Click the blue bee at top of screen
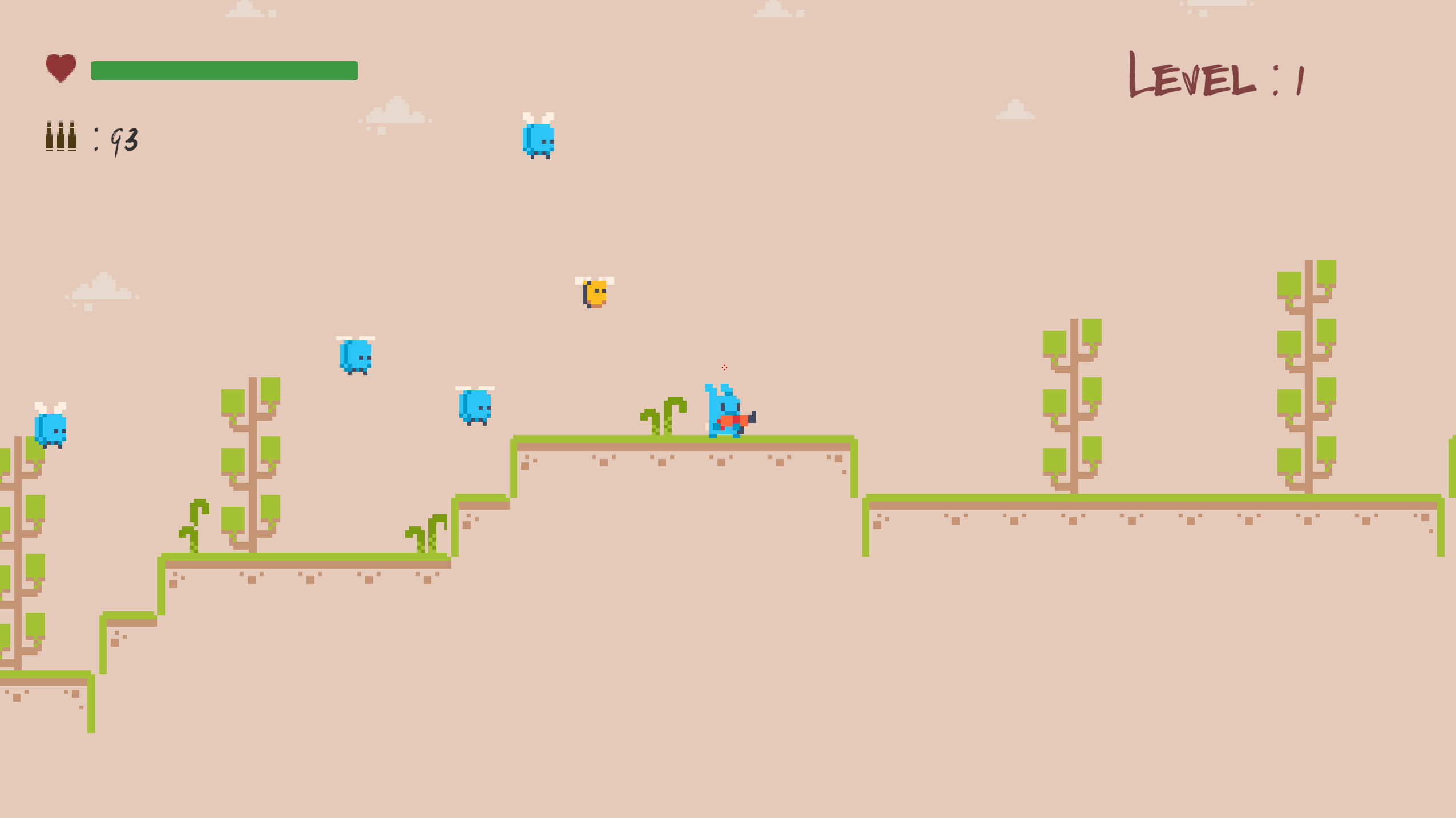The image size is (1456, 818). 540,139
